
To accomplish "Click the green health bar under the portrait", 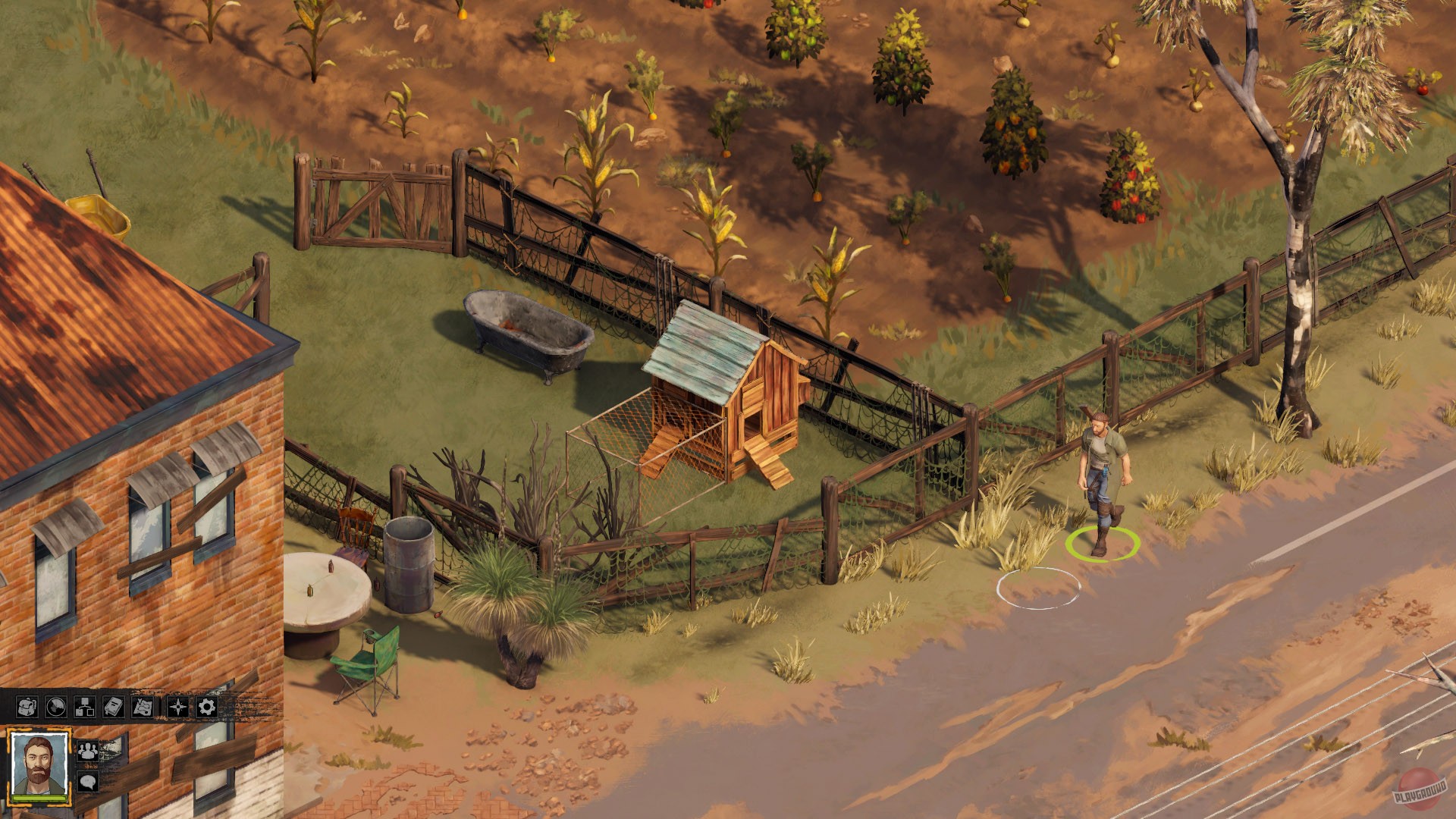I will click(x=39, y=799).
